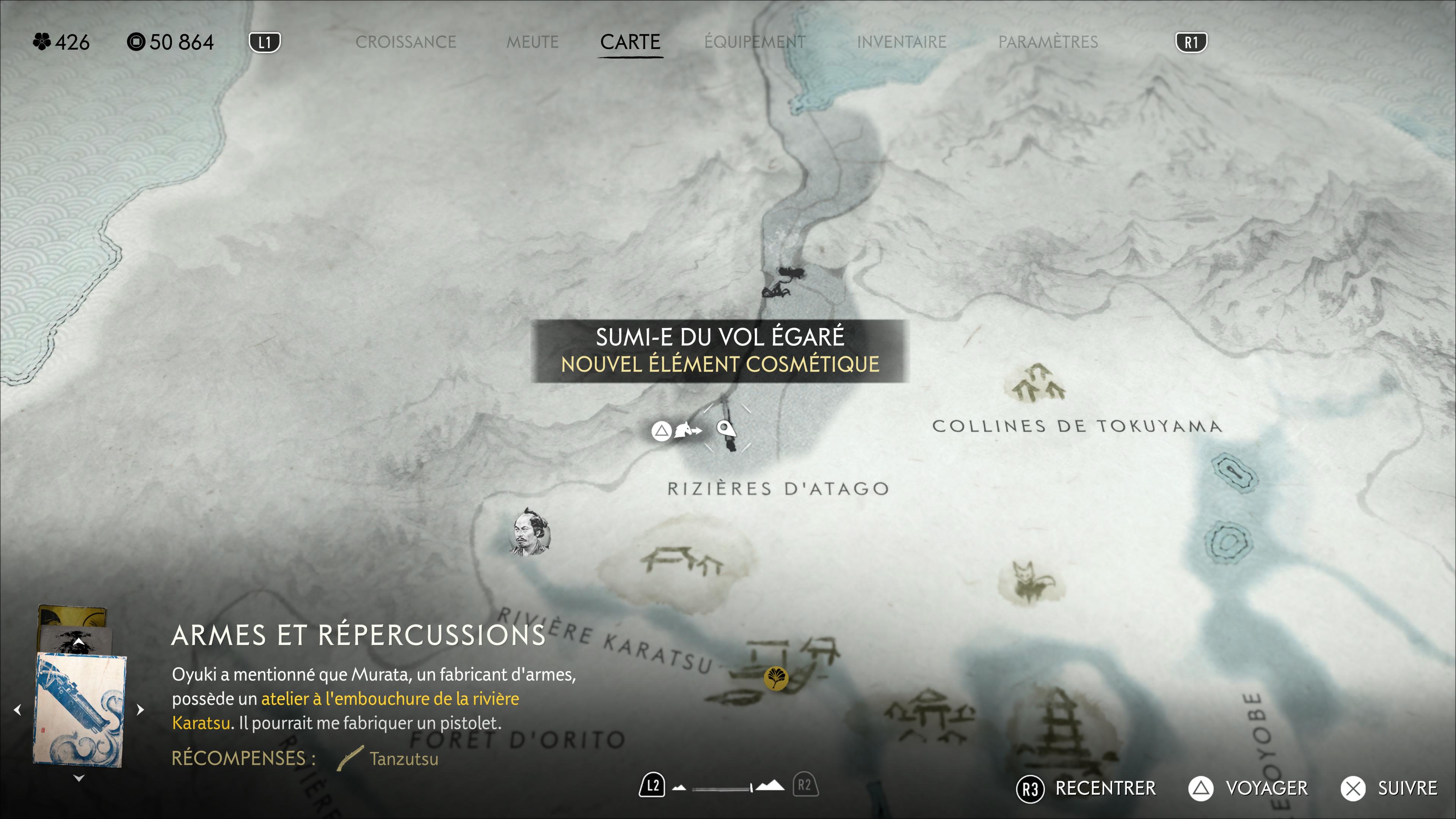Open the Meute tab
This screenshot has width=1456, height=819.
pos(532,42)
